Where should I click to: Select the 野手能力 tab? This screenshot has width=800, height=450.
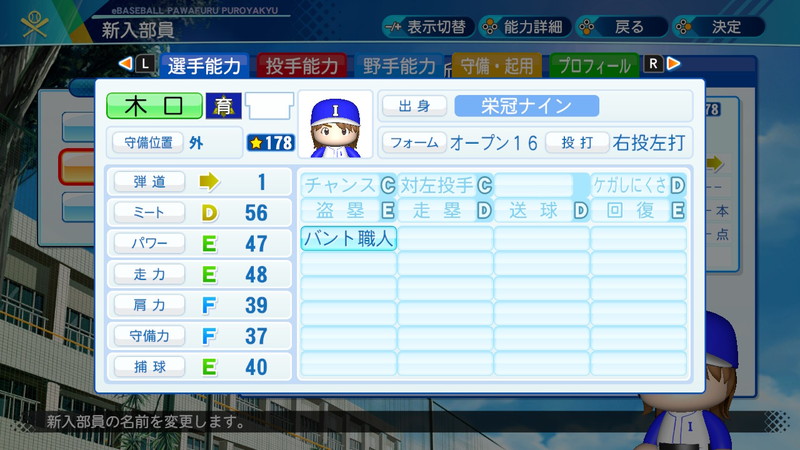(398, 66)
